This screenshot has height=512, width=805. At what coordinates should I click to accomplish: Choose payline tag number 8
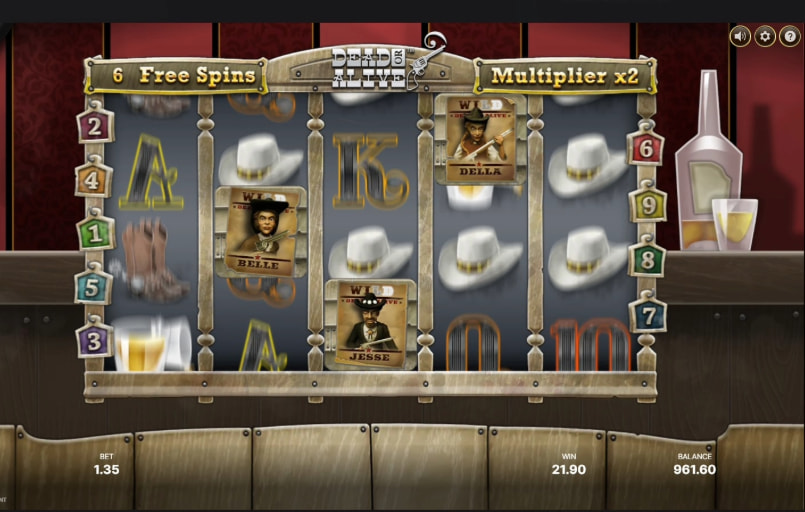tap(646, 259)
